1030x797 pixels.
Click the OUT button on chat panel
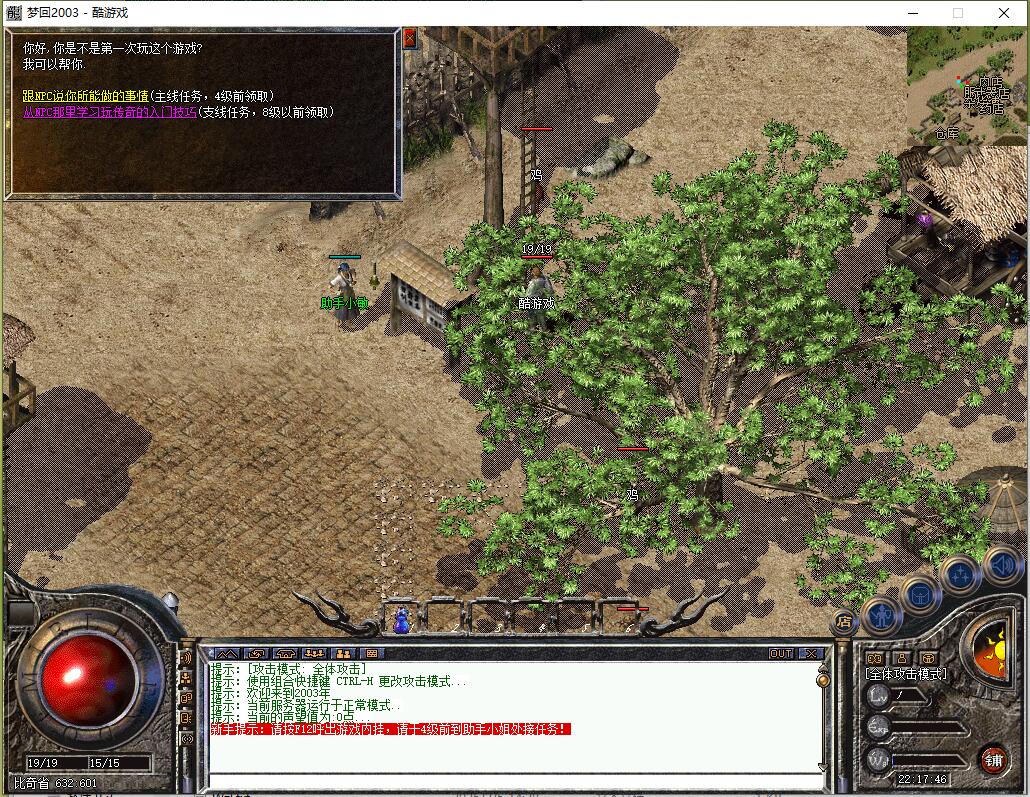tap(781, 654)
